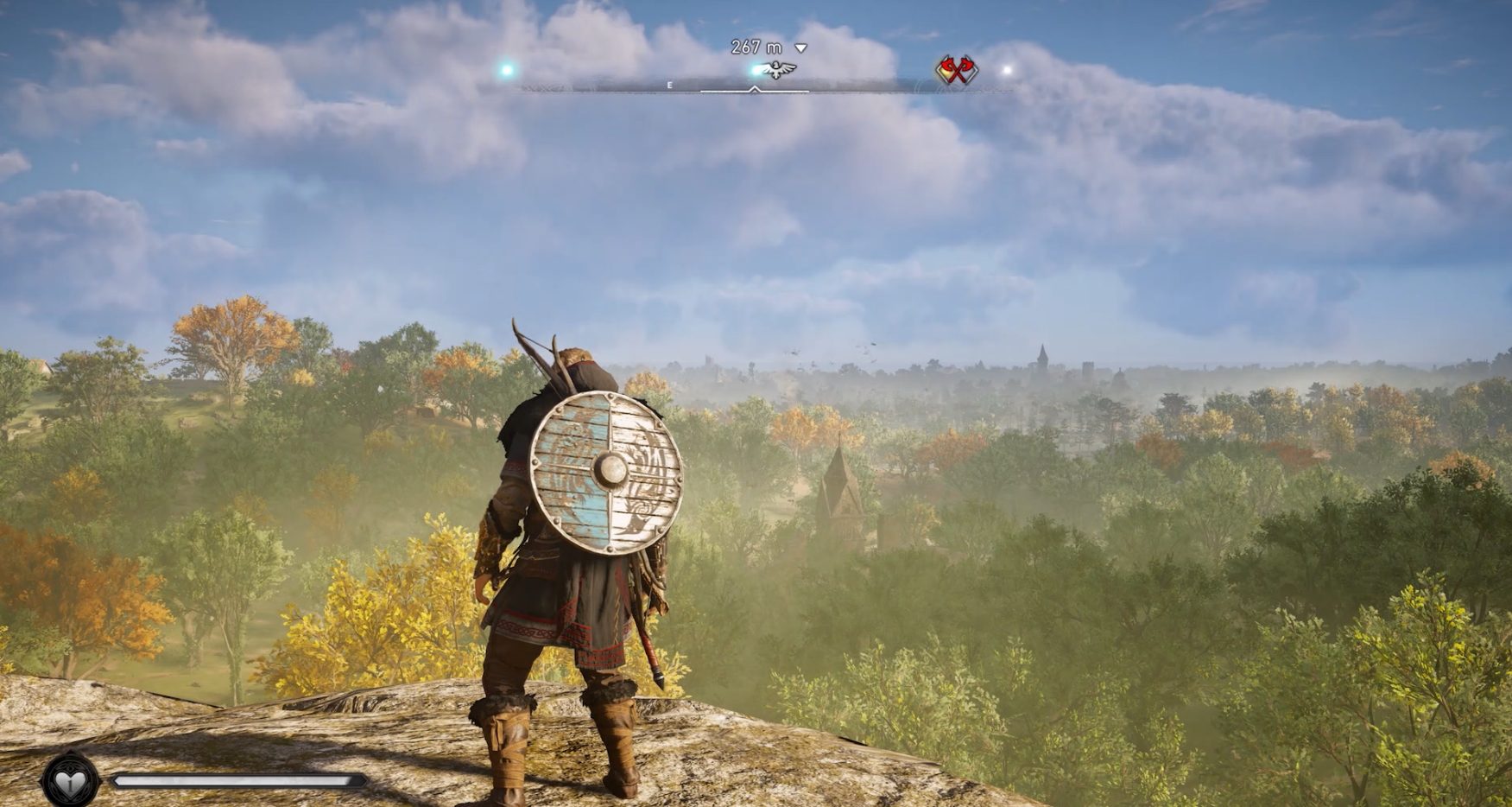Click the E cardinal direction letter on the compass
Viewport: 1512px width, 807px height.
[x=669, y=85]
